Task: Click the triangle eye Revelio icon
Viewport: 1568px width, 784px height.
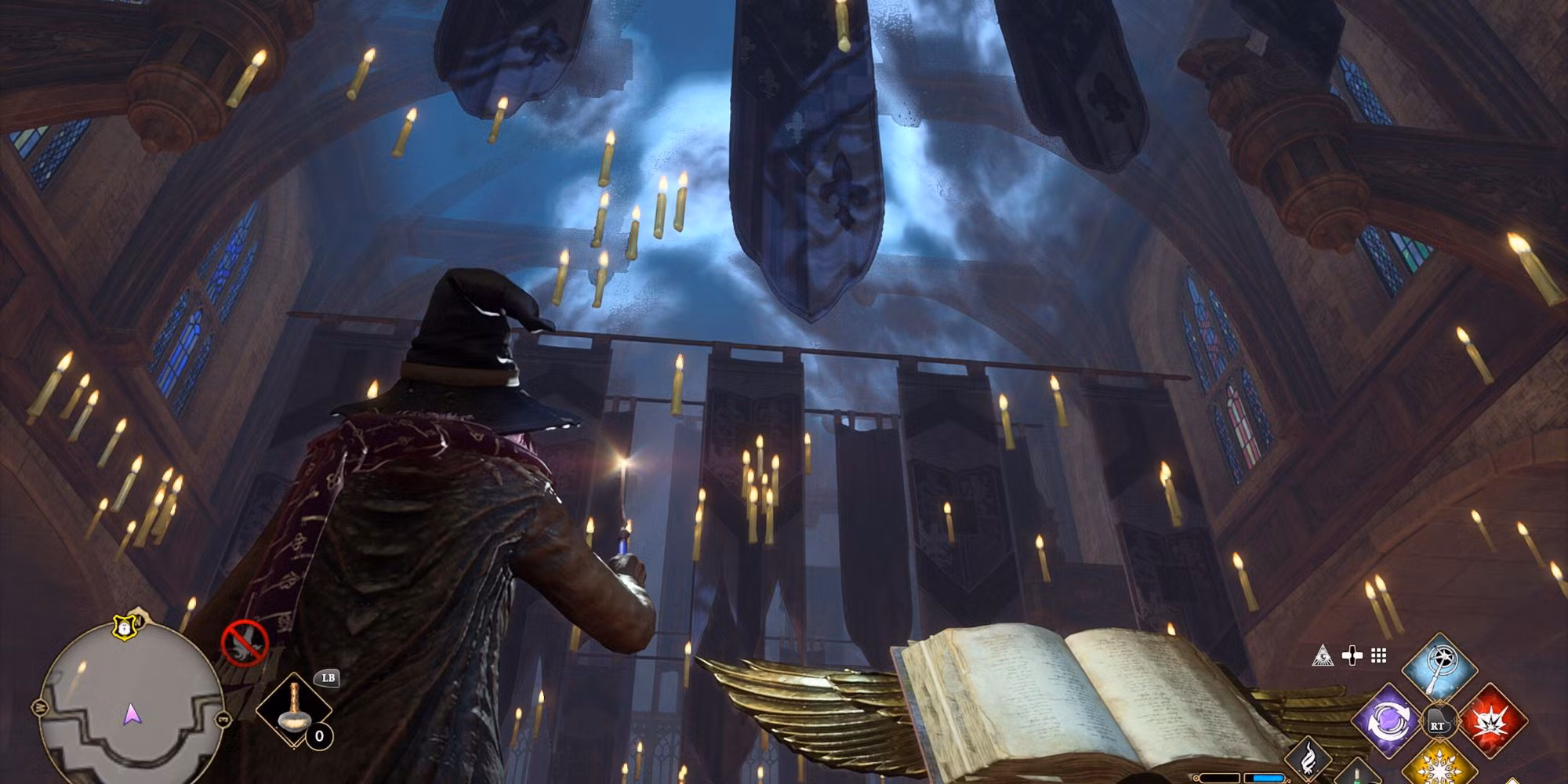Action: 1323,656
